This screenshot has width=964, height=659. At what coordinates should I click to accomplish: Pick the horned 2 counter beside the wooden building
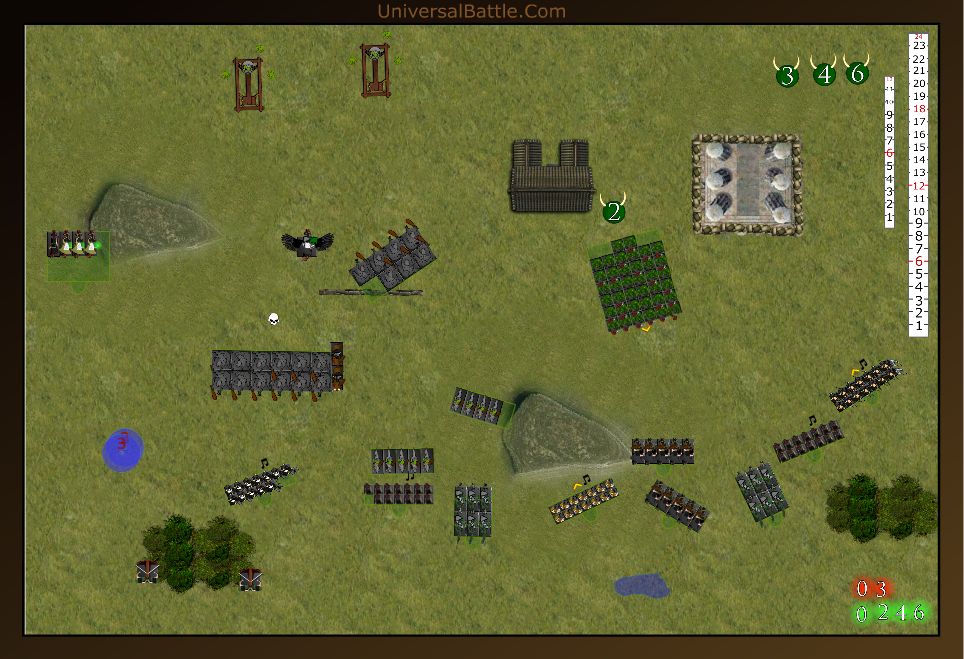(613, 210)
